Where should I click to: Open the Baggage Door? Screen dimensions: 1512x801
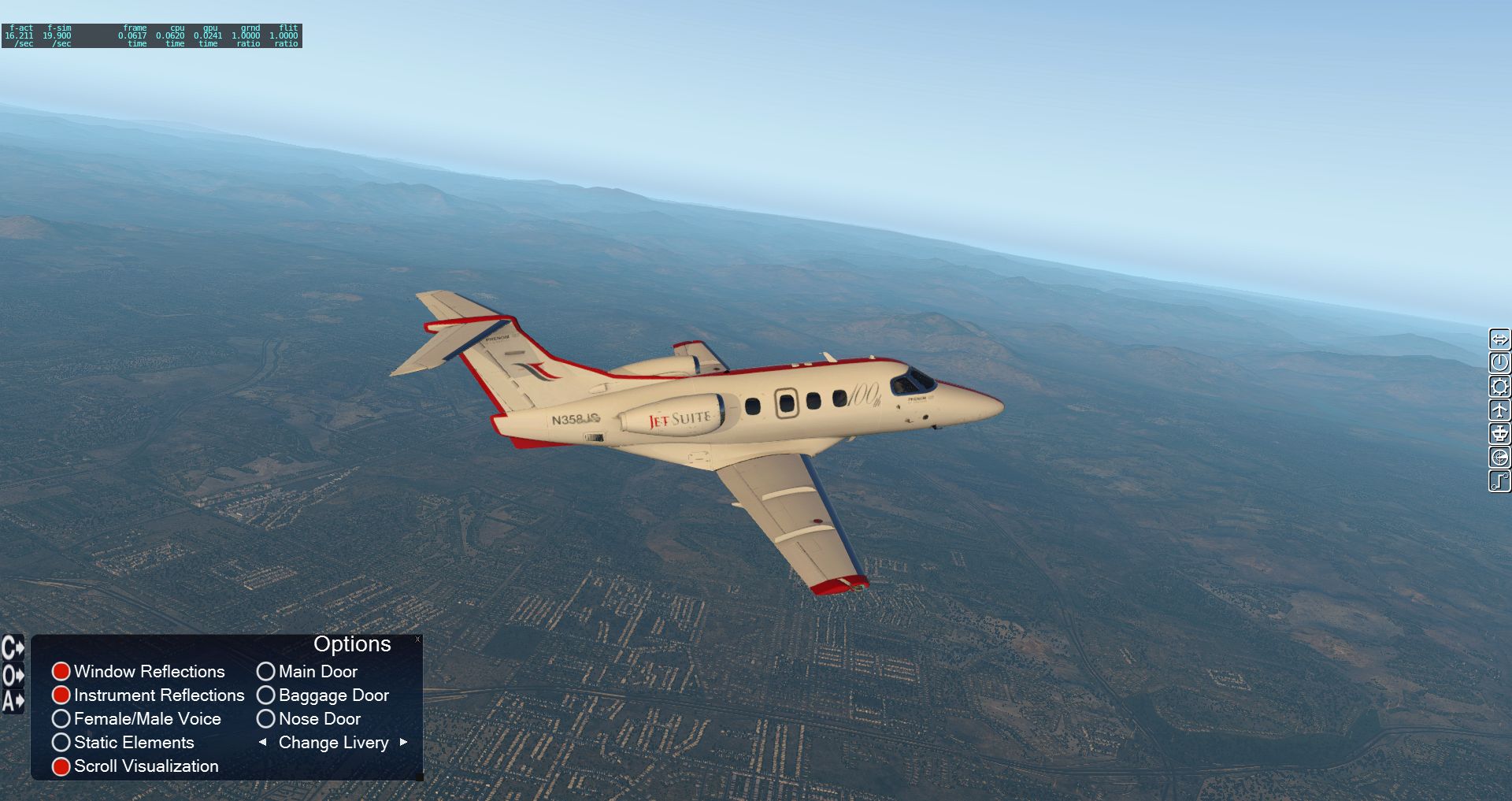pos(266,695)
